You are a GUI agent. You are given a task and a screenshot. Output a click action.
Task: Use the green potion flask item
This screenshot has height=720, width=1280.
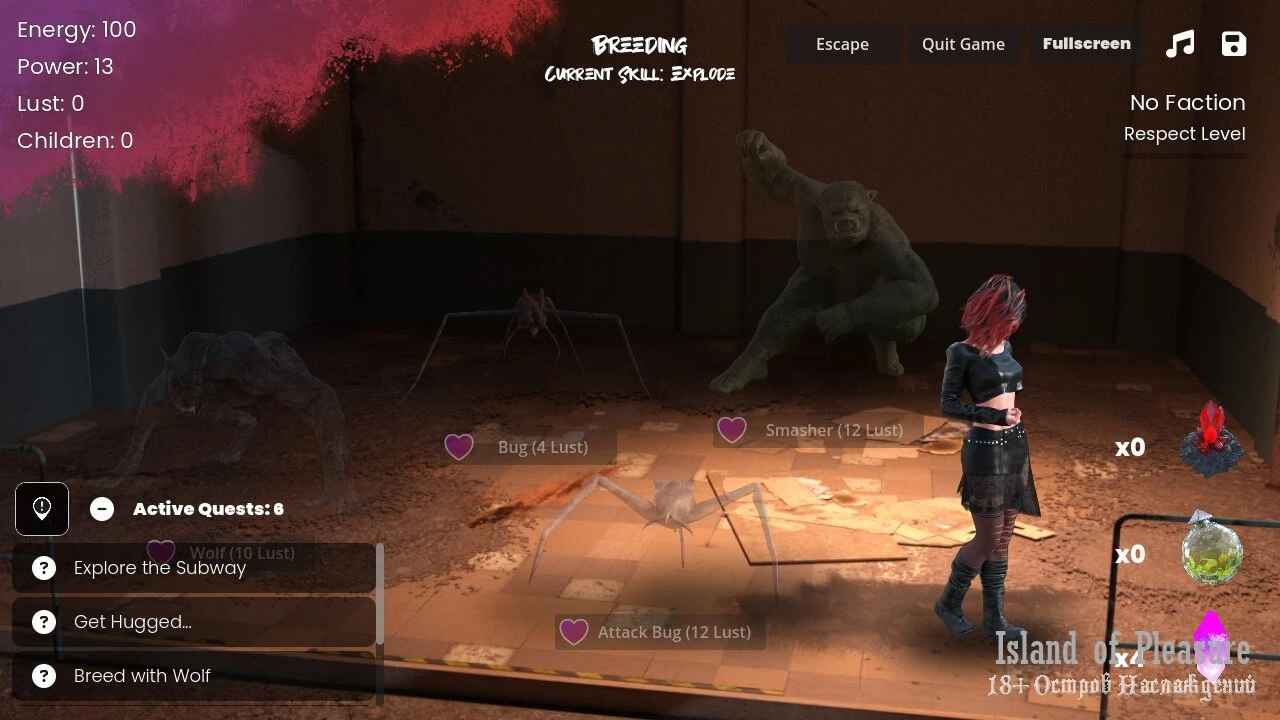click(x=1212, y=549)
